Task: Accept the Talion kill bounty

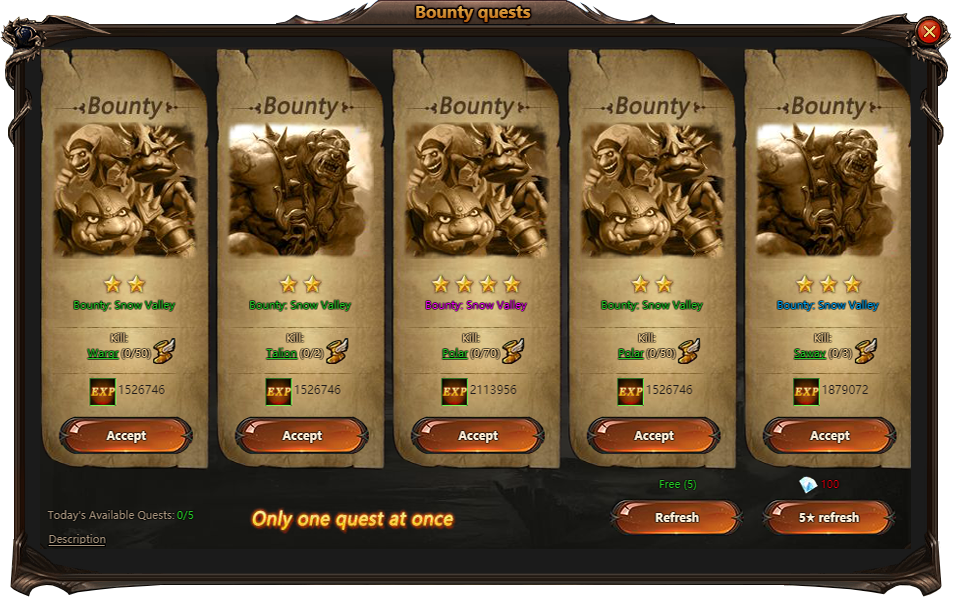Action: click(x=302, y=436)
